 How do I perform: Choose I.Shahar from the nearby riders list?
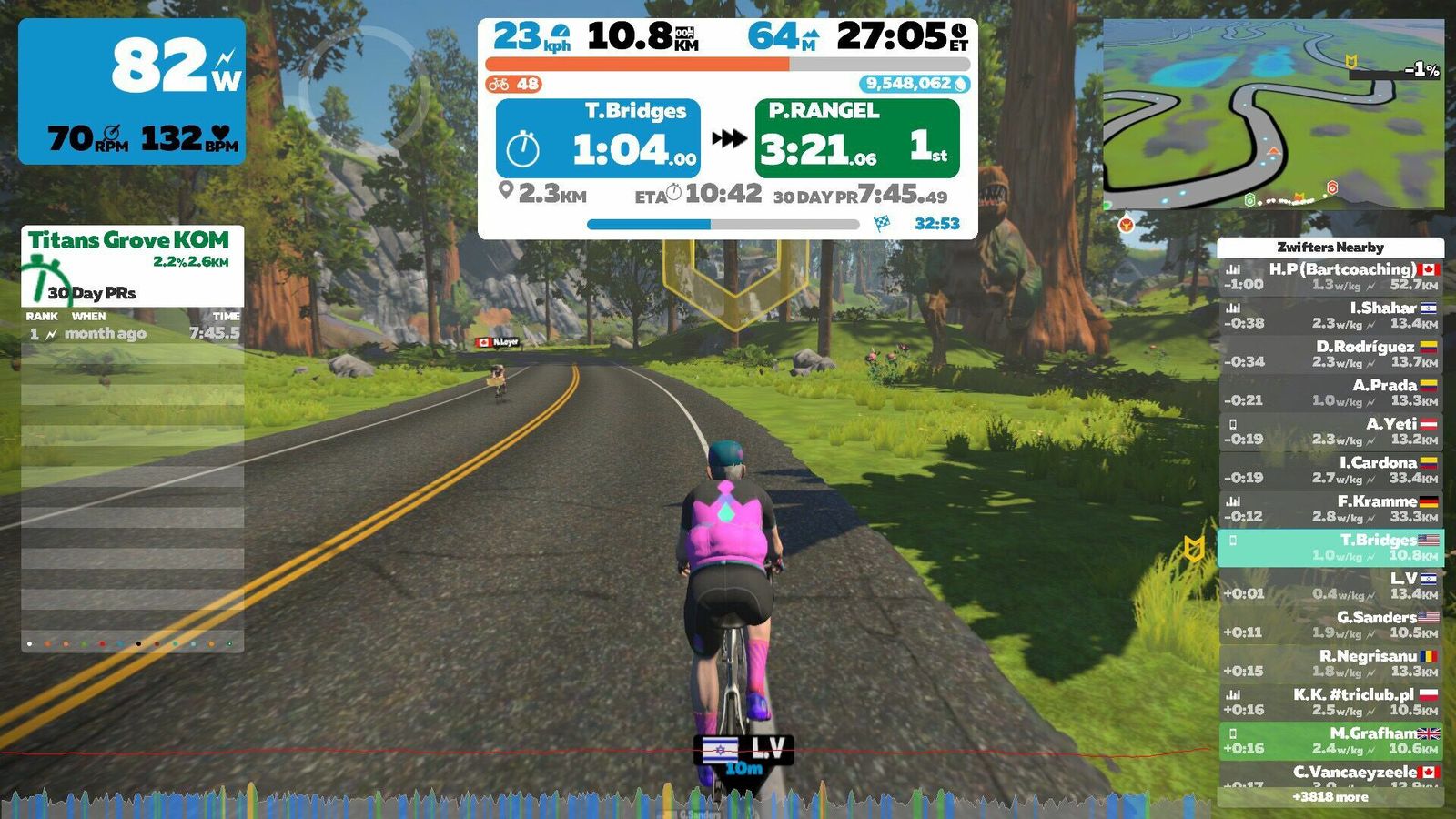coord(1330,315)
